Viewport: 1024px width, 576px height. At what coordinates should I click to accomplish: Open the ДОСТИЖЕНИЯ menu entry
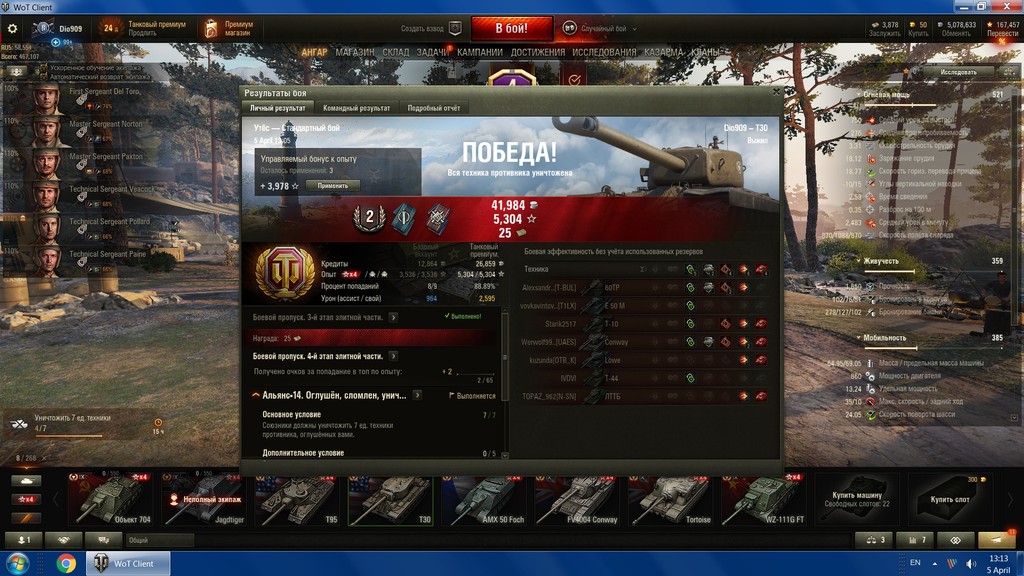click(x=539, y=52)
